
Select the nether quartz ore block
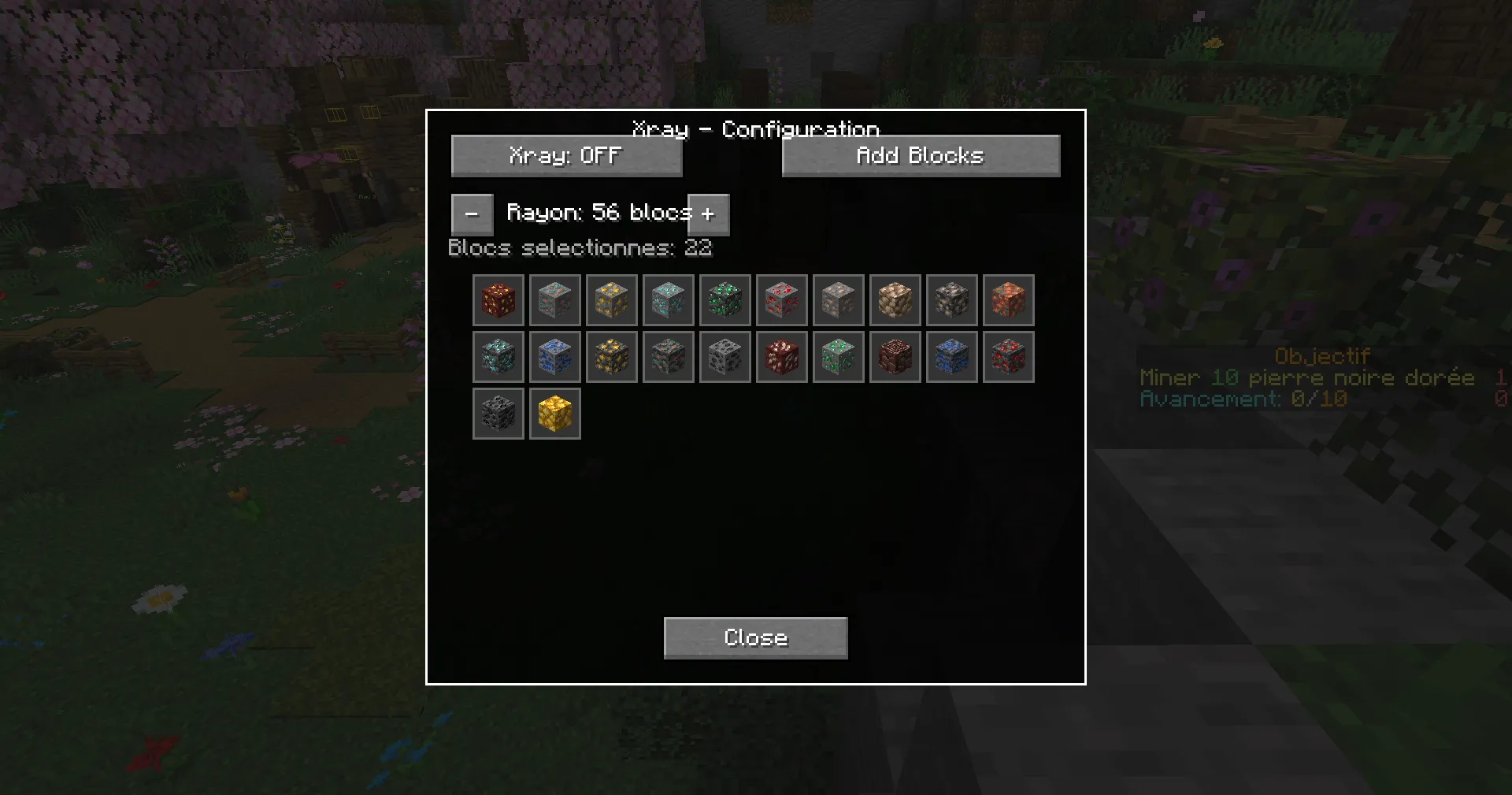782,356
